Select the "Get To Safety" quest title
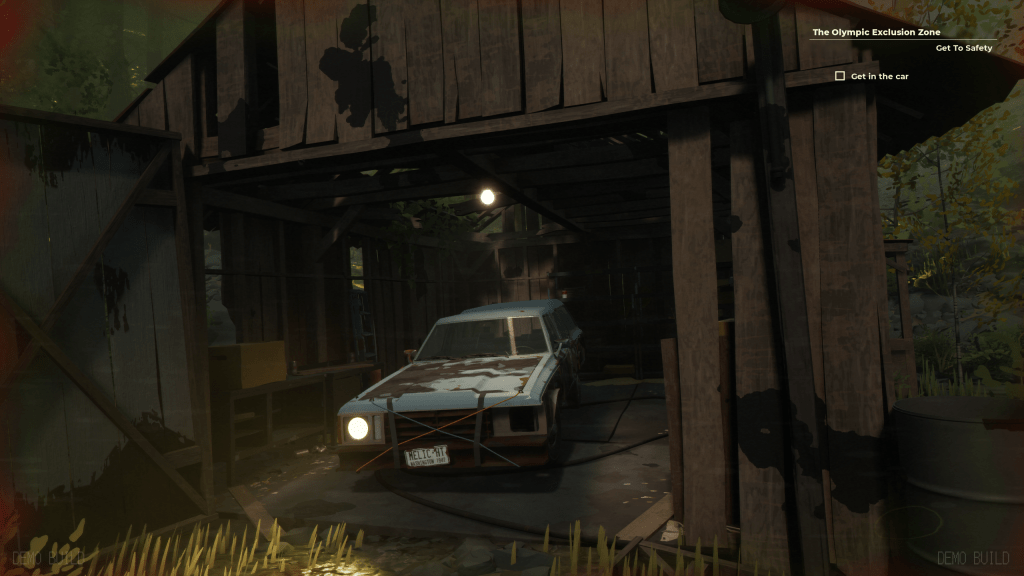Image resolution: width=1024 pixels, height=576 pixels. [x=963, y=48]
